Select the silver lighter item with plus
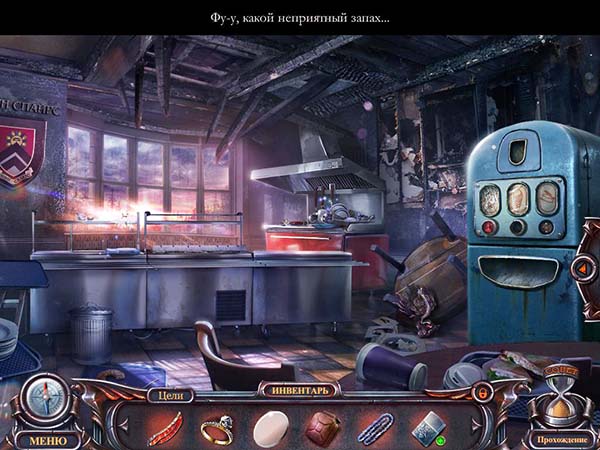Image resolution: width=600 pixels, height=450 pixels. click(x=427, y=426)
